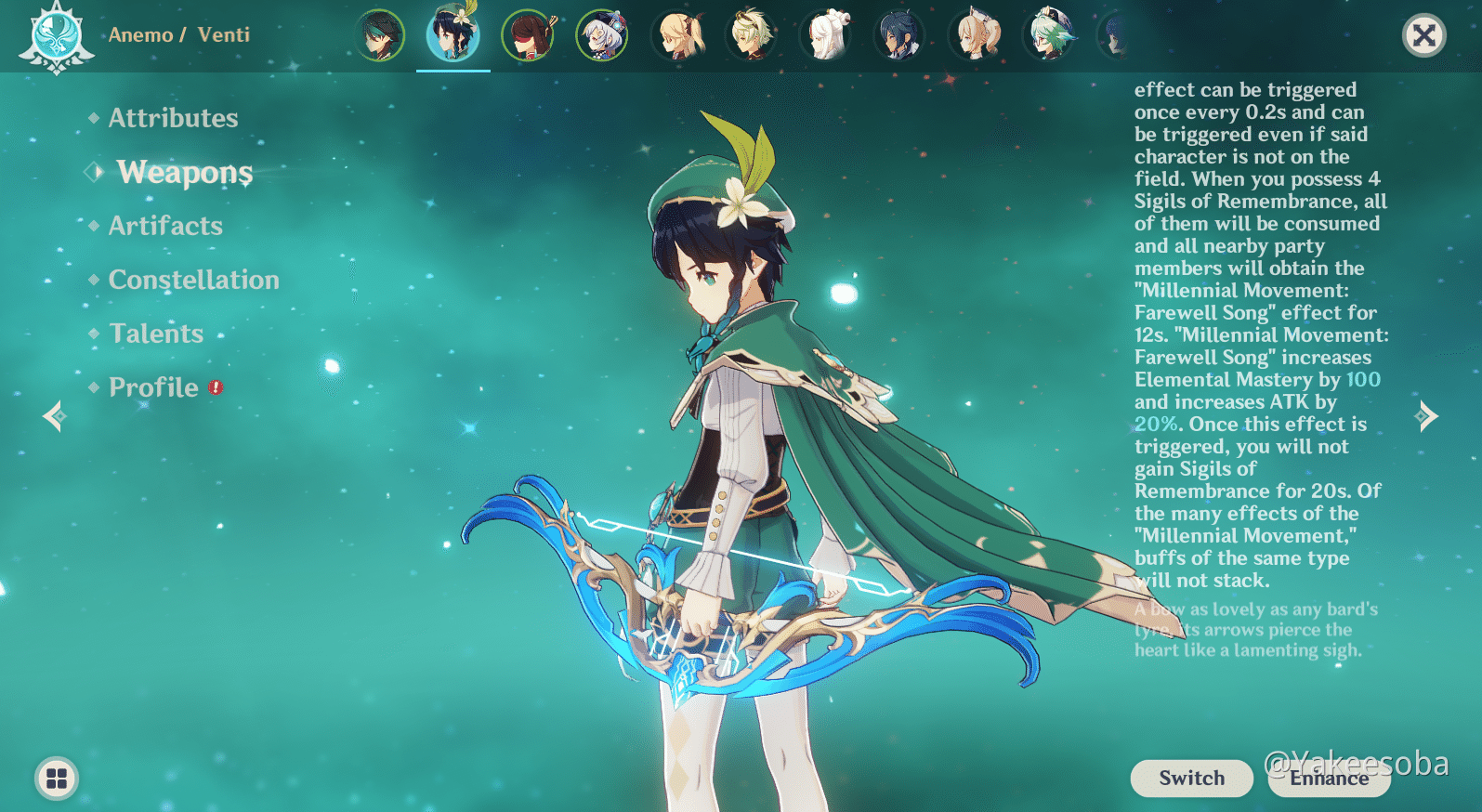
Task: Open the character grid view button
Action: 57,779
